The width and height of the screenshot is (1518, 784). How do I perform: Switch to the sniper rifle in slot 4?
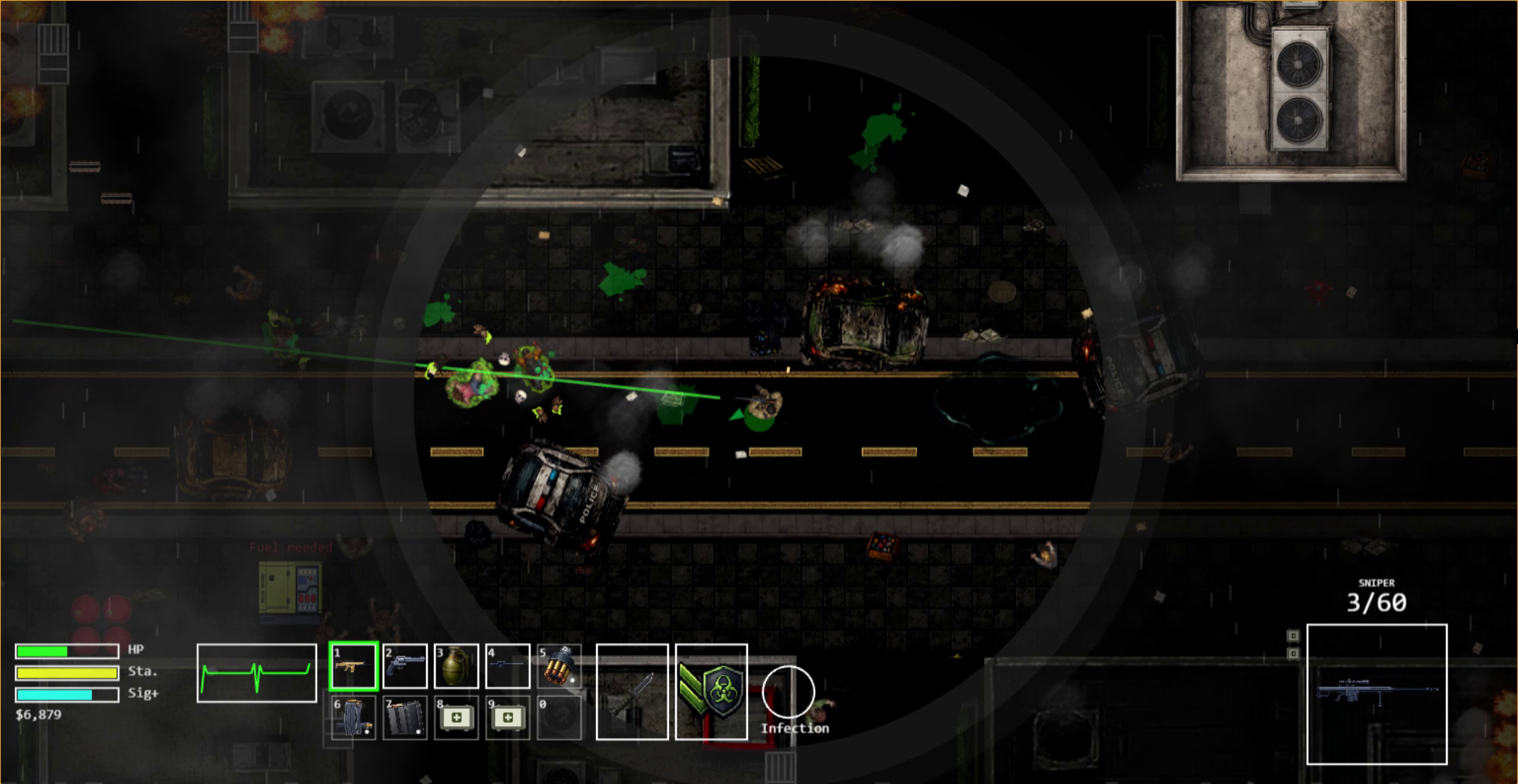(x=508, y=666)
